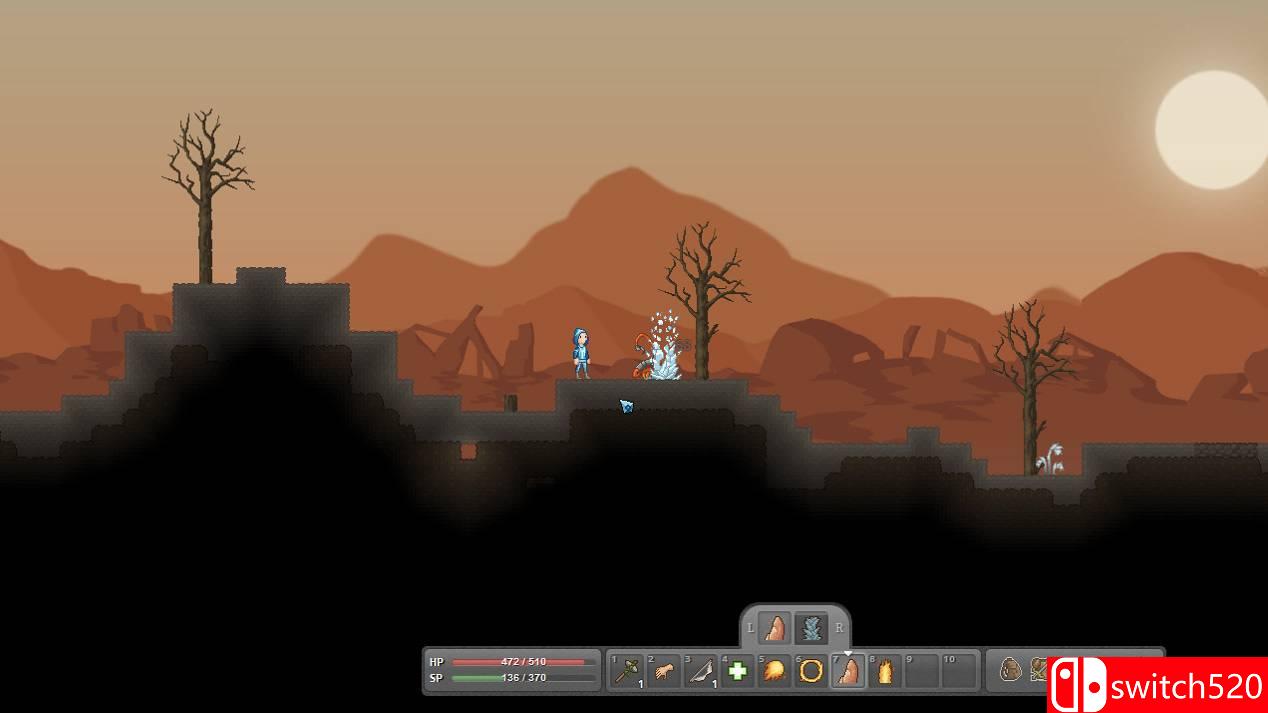Pick the stone spike spell in slot 7
The image size is (1268, 713).
point(848,671)
